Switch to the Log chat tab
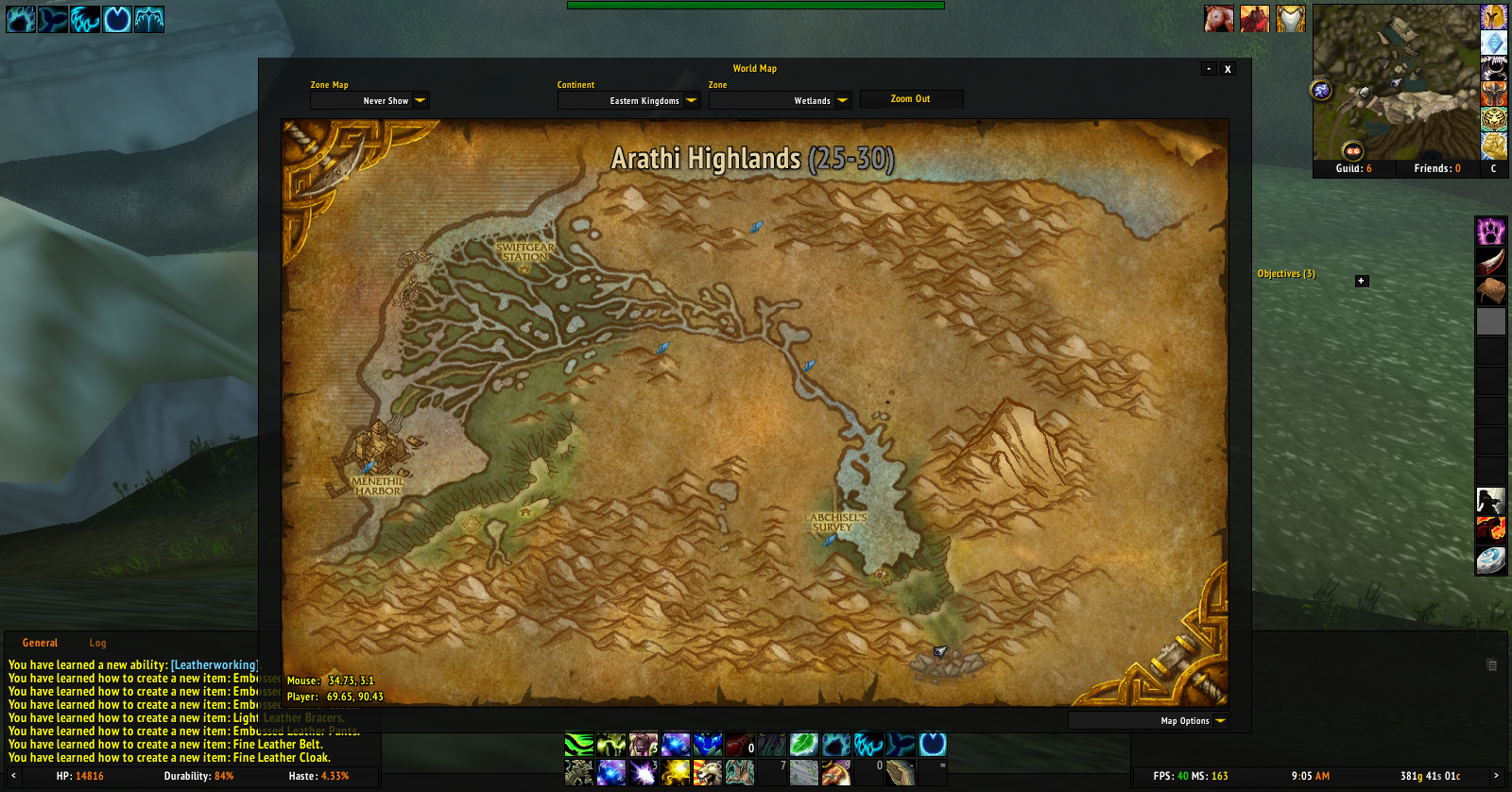 pos(97,643)
